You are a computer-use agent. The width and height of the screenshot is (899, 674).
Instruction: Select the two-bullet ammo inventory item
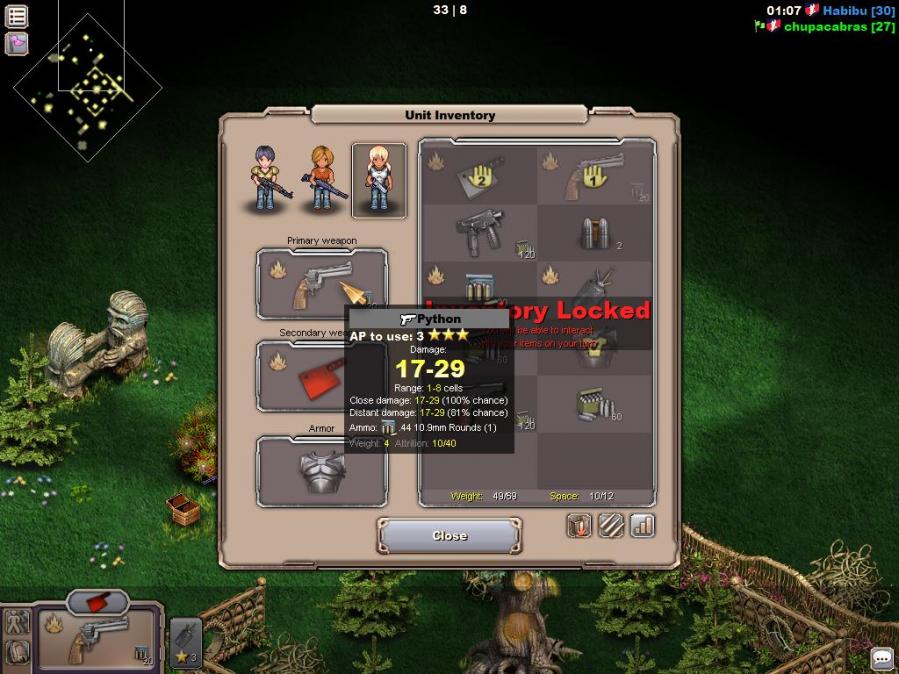click(594, 234)
